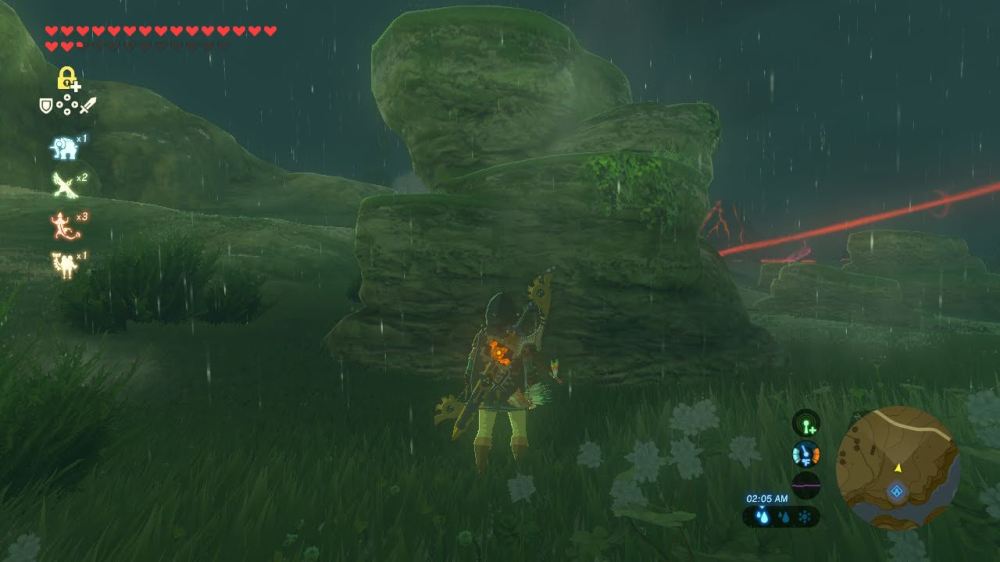Click the green Sheikah Sensor icon
The width and height of the screenshot is (1000, 562).
pyautogui.click(x=806, y=423)
